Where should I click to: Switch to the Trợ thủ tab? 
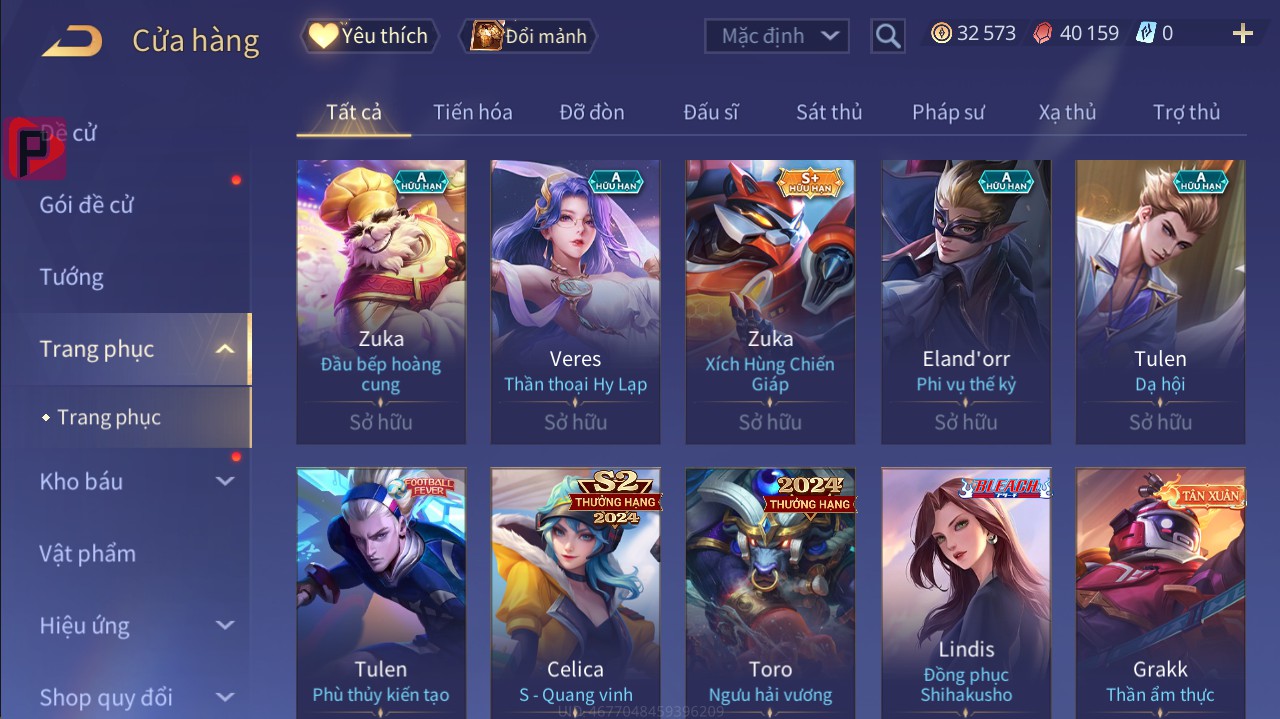[1186, 112]
